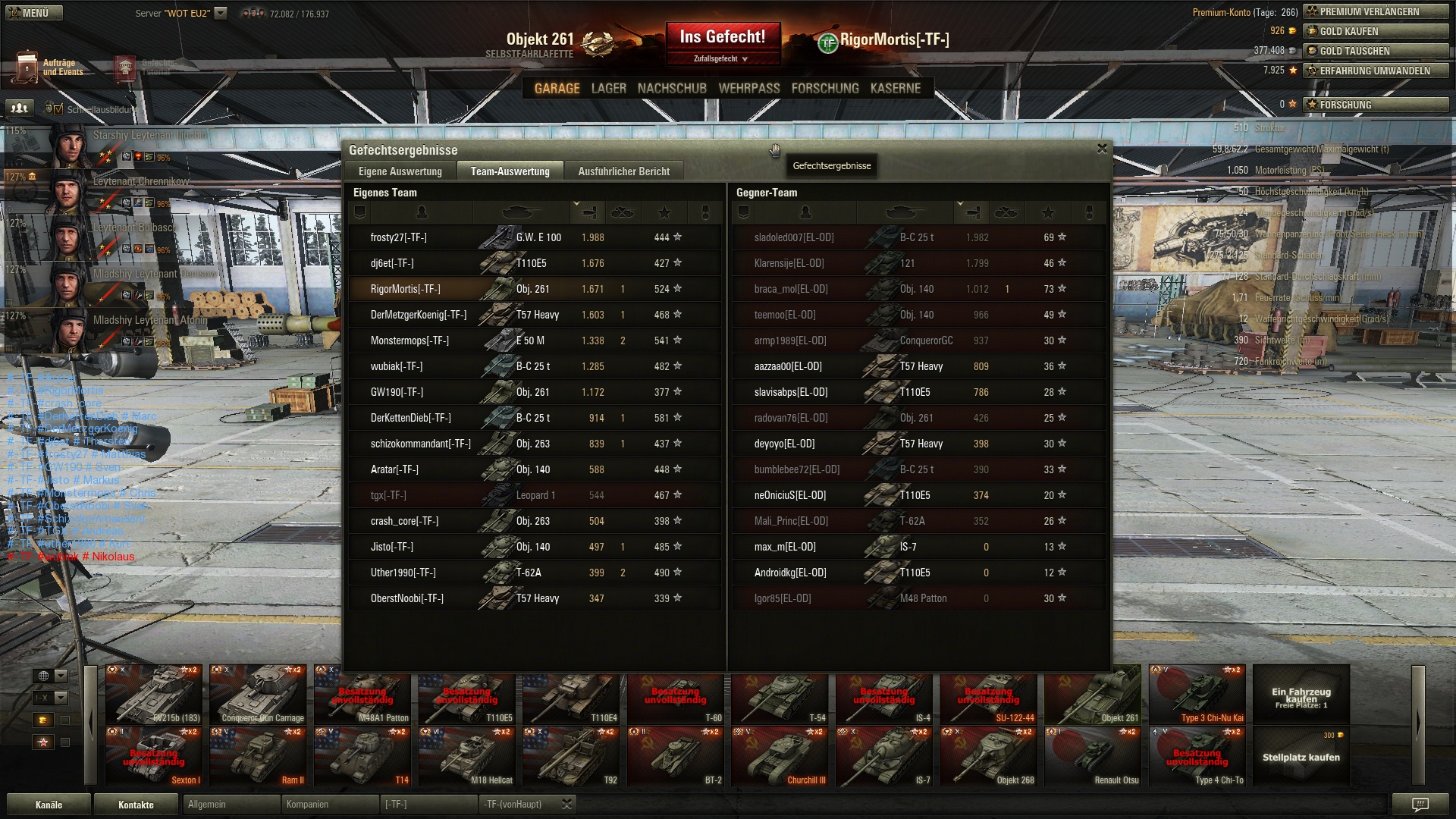Open the MENU button
Image resolution: width=1456 pixels, height=819 pixels.
tap(33, 13)
